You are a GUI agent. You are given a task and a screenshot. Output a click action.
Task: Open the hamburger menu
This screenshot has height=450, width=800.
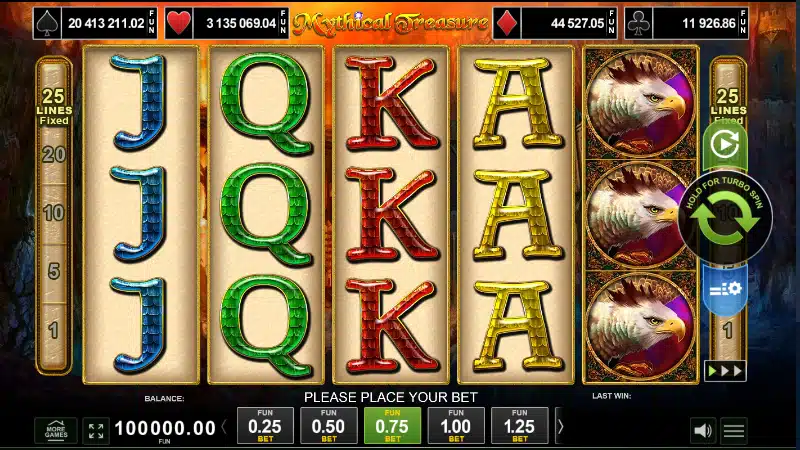pos(735,431)
